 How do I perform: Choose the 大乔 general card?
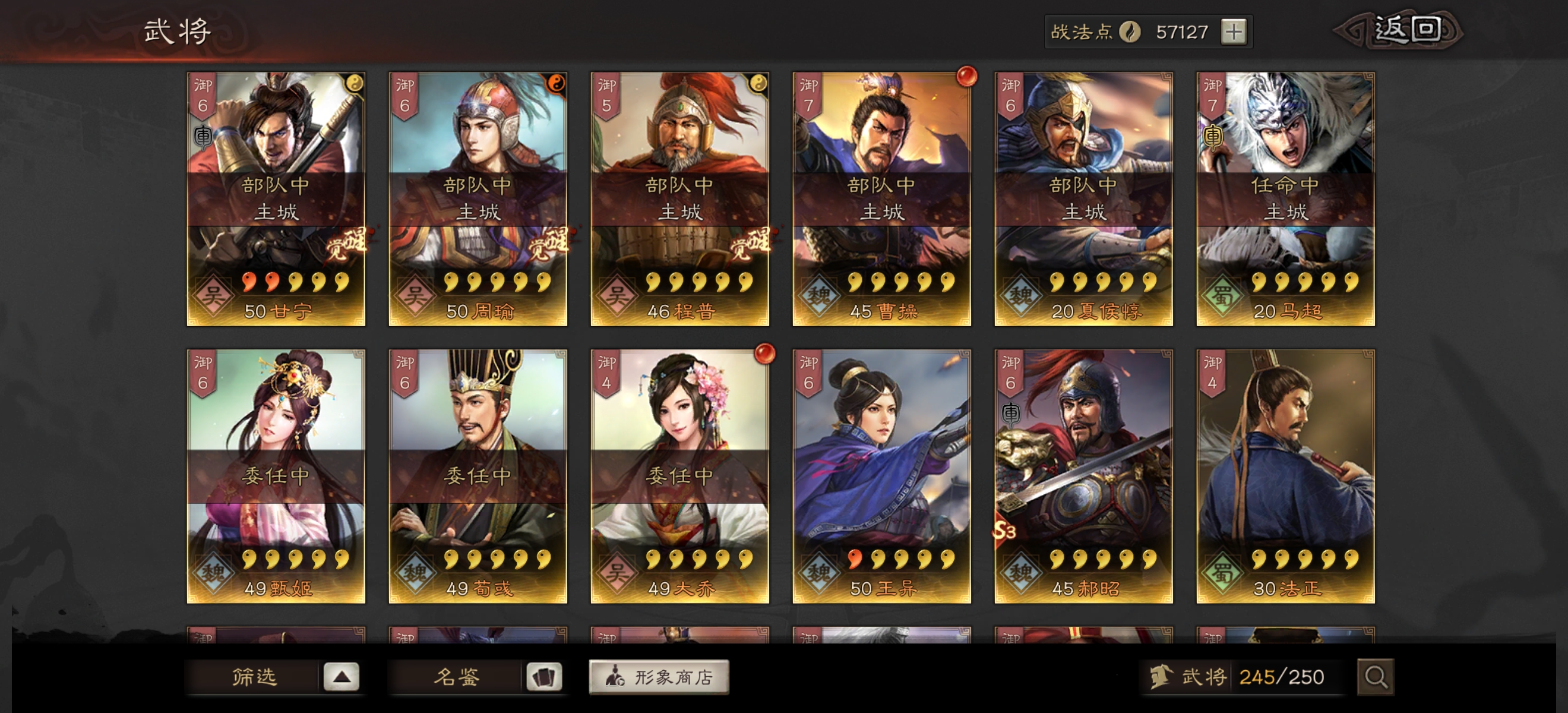tap(680, 476)
